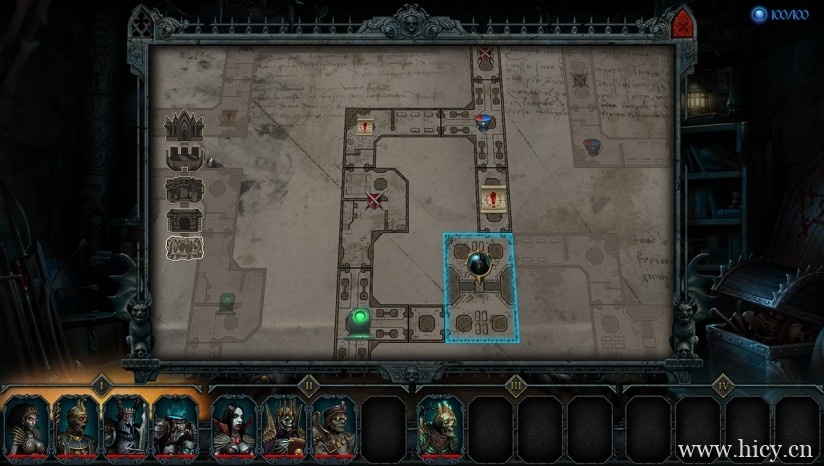Select the third floor icon in the level list
This screenshot has width=824, height=466.
click(x=185, y=188)
